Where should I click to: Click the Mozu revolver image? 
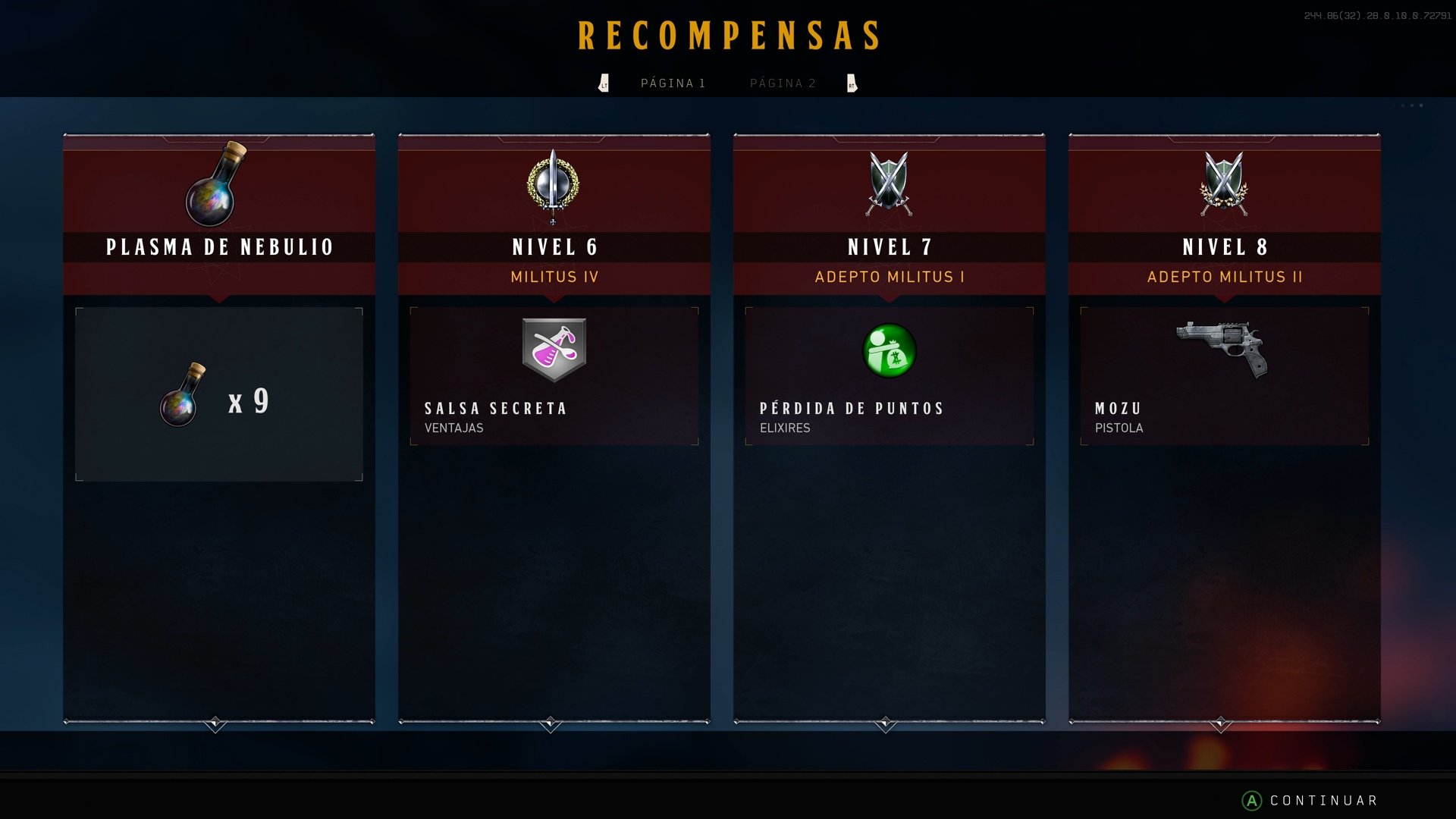click(1222, 345)
